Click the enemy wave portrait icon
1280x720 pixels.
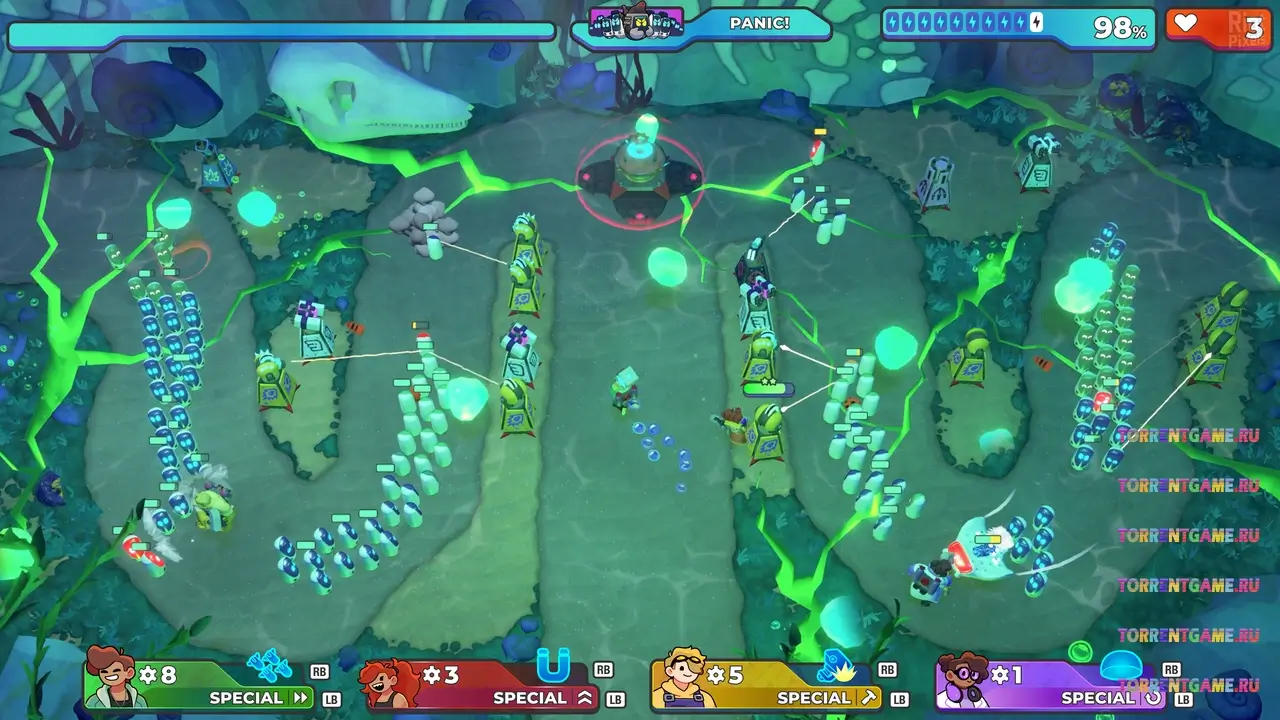point(635,21)
